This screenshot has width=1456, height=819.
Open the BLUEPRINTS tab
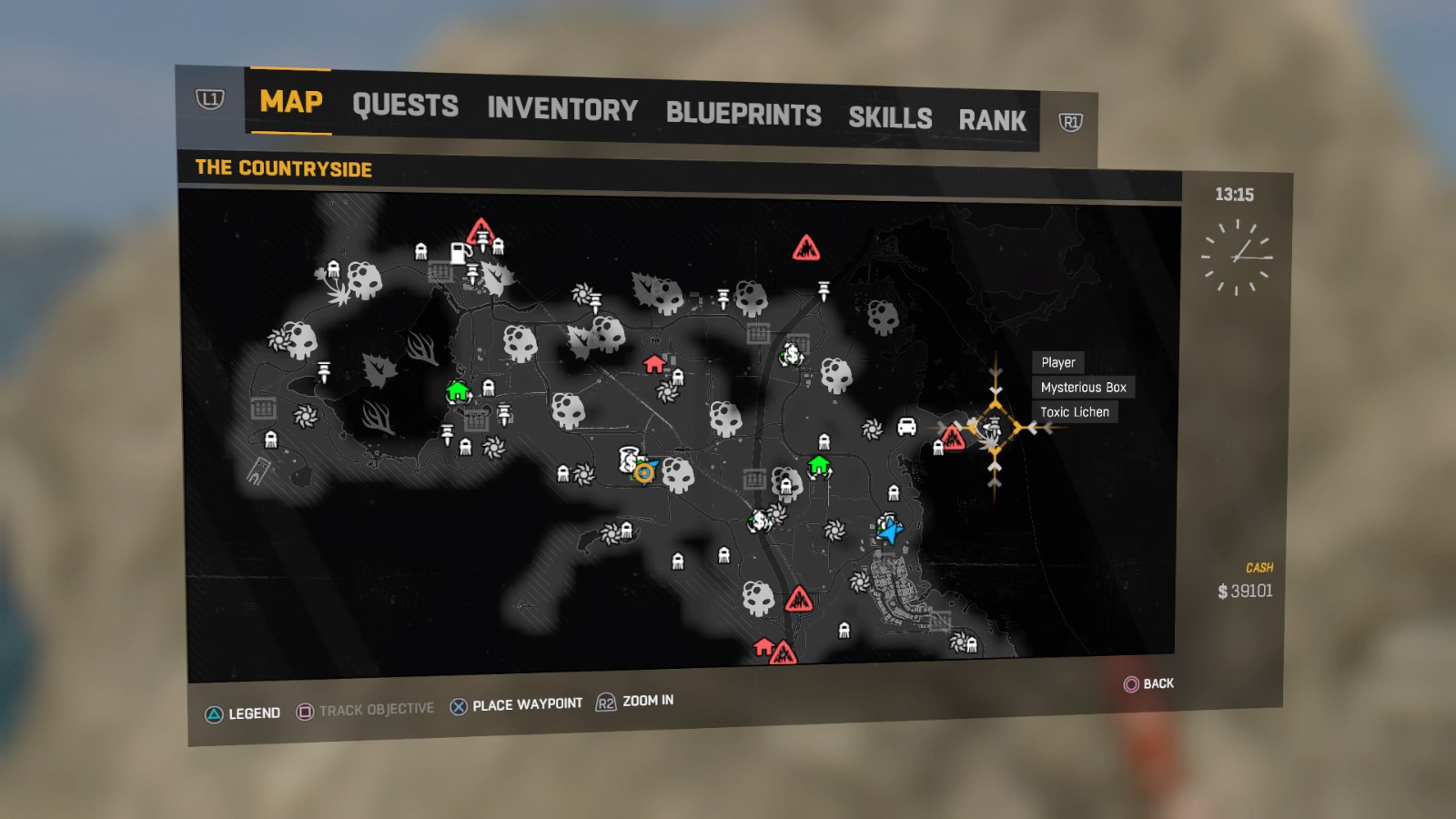click(743, 114)
